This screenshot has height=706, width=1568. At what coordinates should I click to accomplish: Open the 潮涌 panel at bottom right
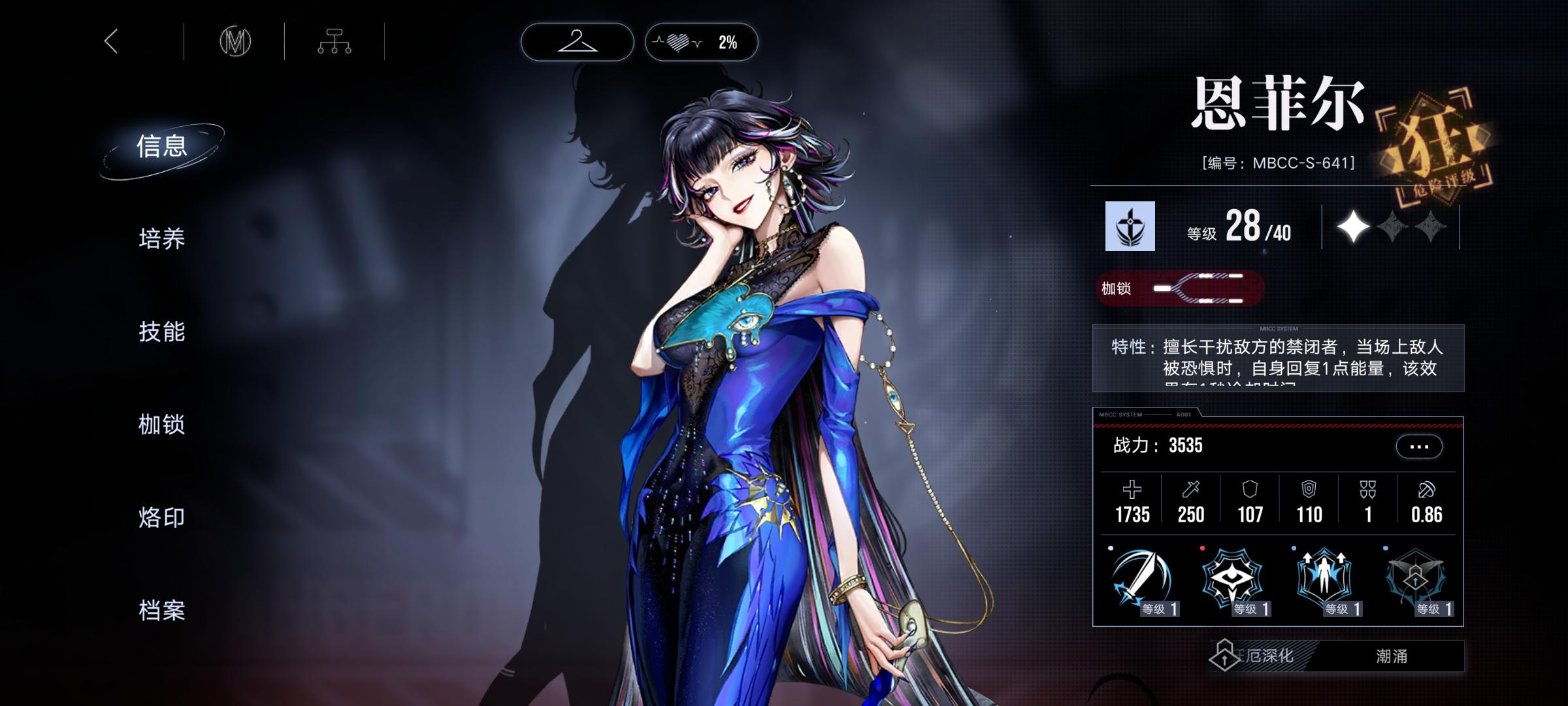1392,656
